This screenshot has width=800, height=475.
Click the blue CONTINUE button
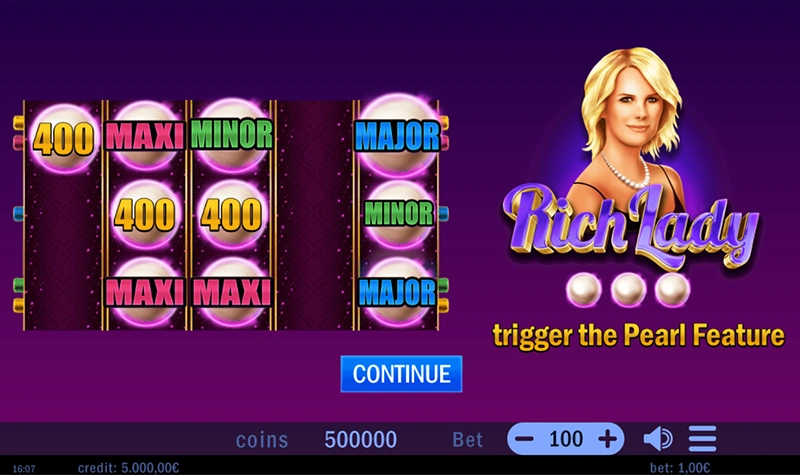pyautogui.click(x=401, y=374)
